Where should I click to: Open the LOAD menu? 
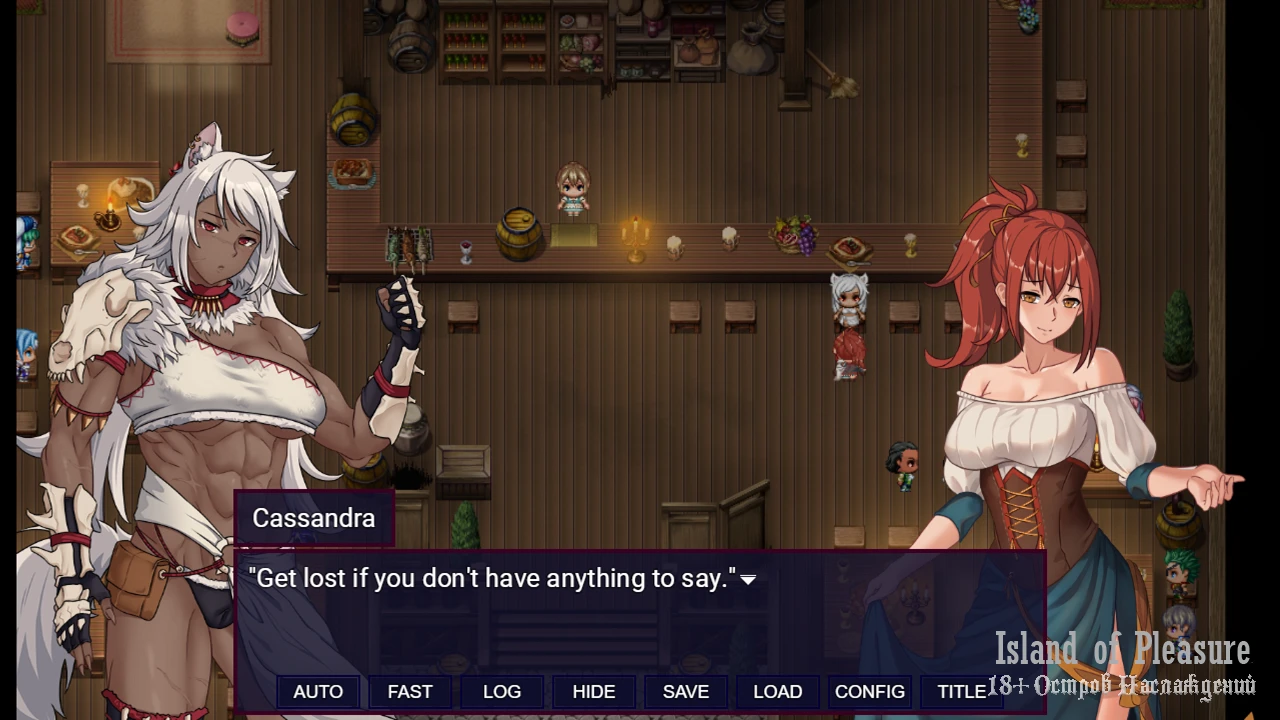778,692
